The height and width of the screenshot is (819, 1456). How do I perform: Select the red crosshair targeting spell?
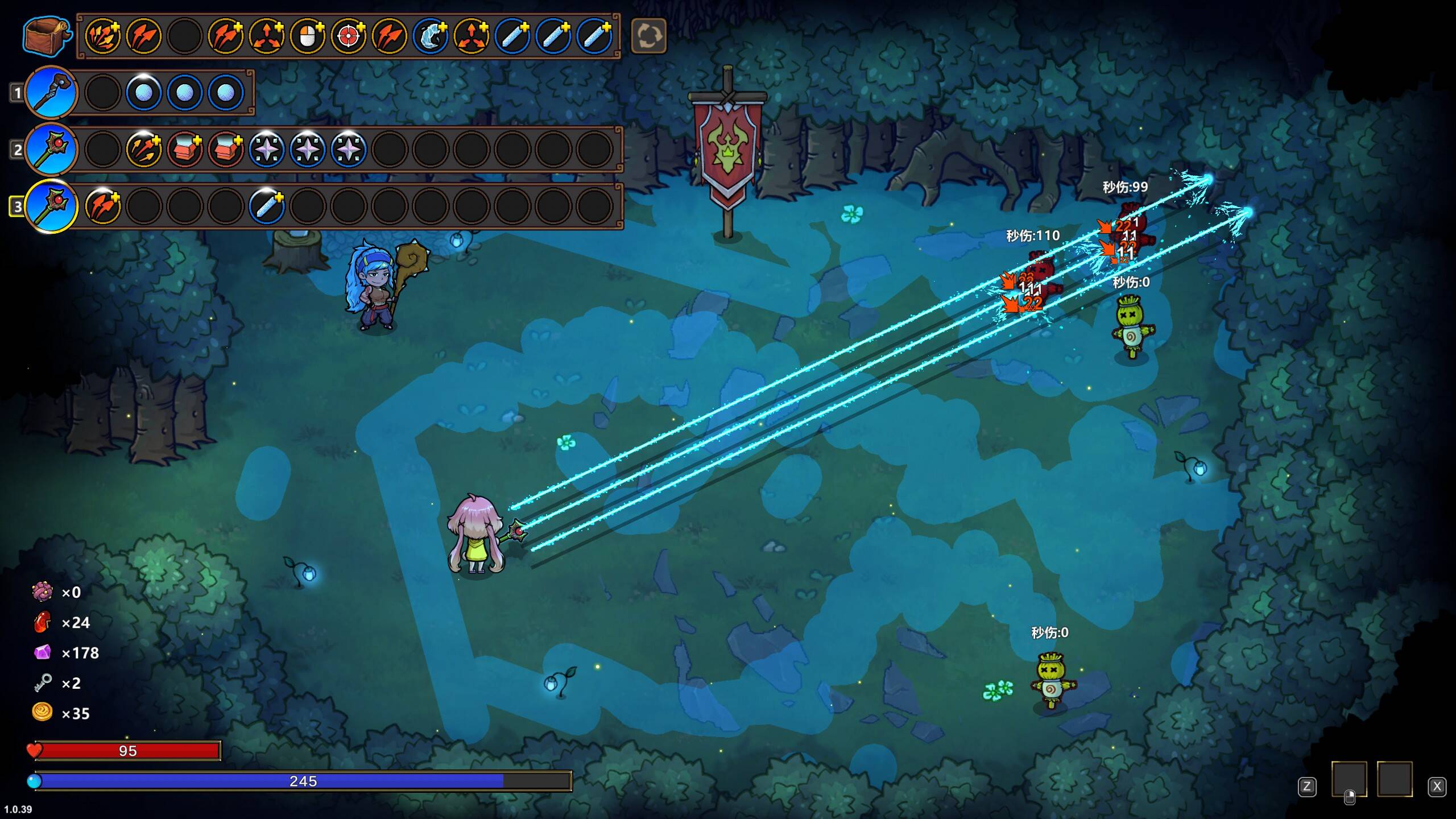348,36
